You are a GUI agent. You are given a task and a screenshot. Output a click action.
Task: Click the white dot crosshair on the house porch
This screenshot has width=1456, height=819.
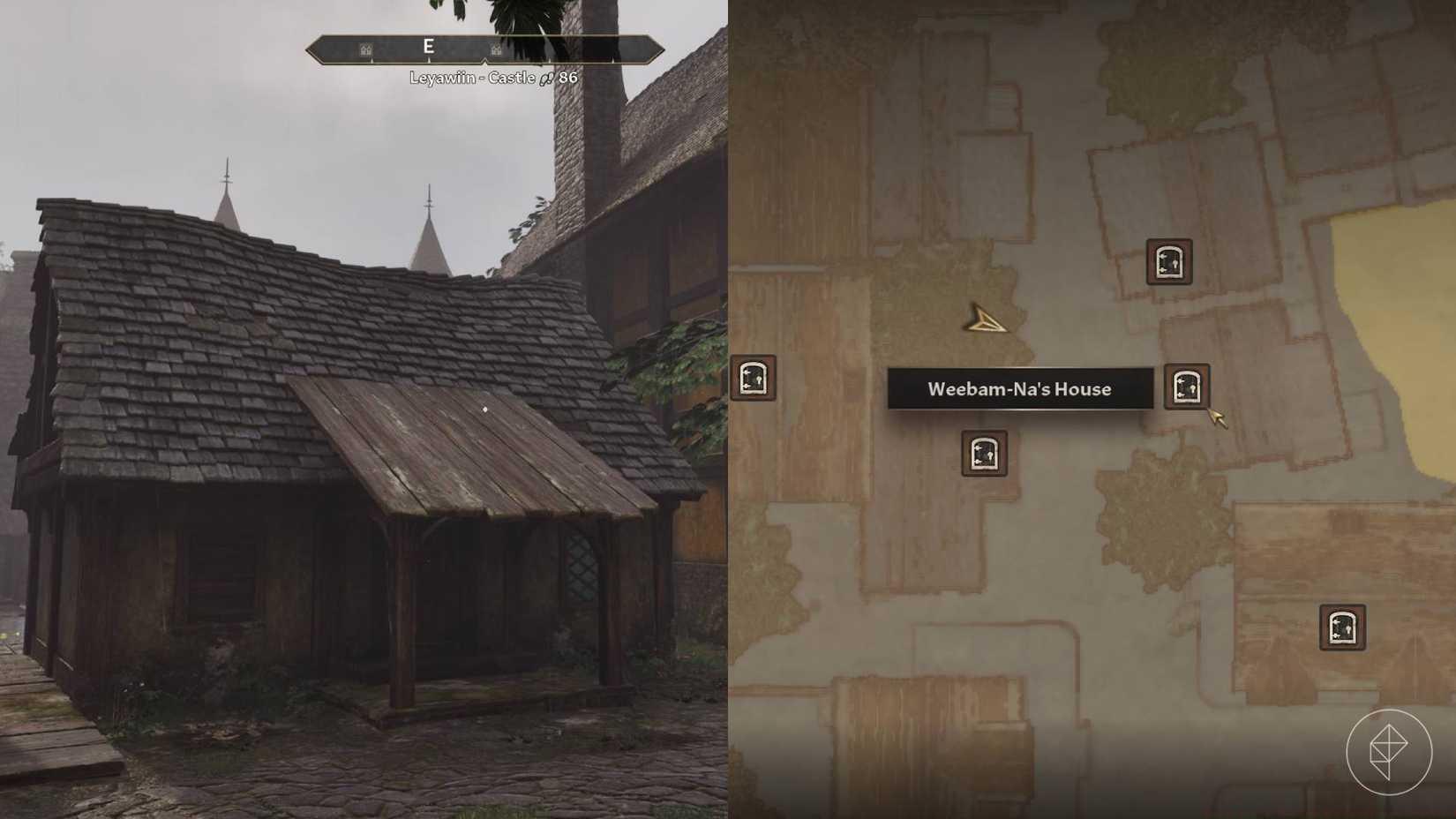point(486,408)
